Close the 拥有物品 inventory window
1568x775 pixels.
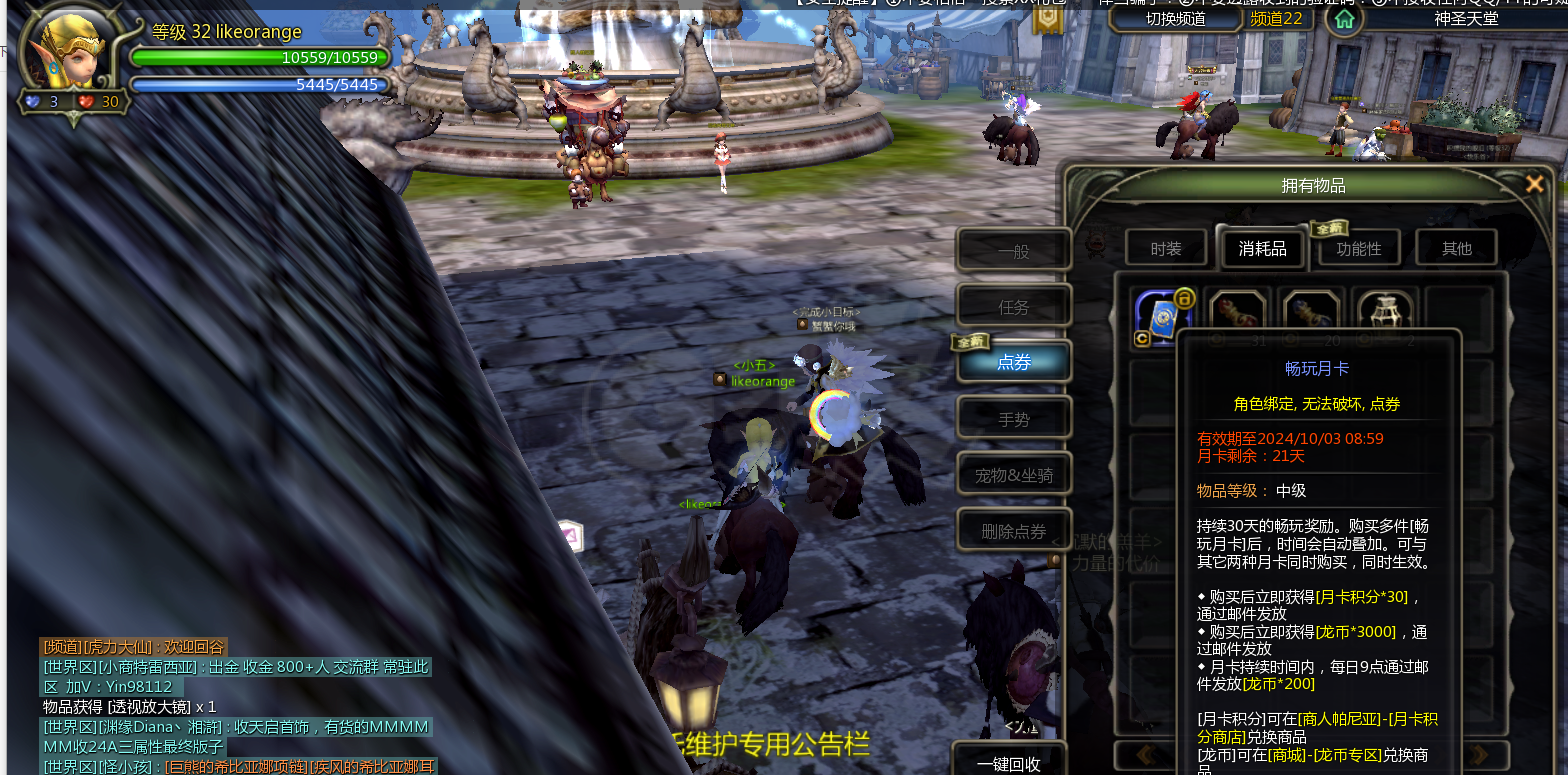(x=1534, y=184)
